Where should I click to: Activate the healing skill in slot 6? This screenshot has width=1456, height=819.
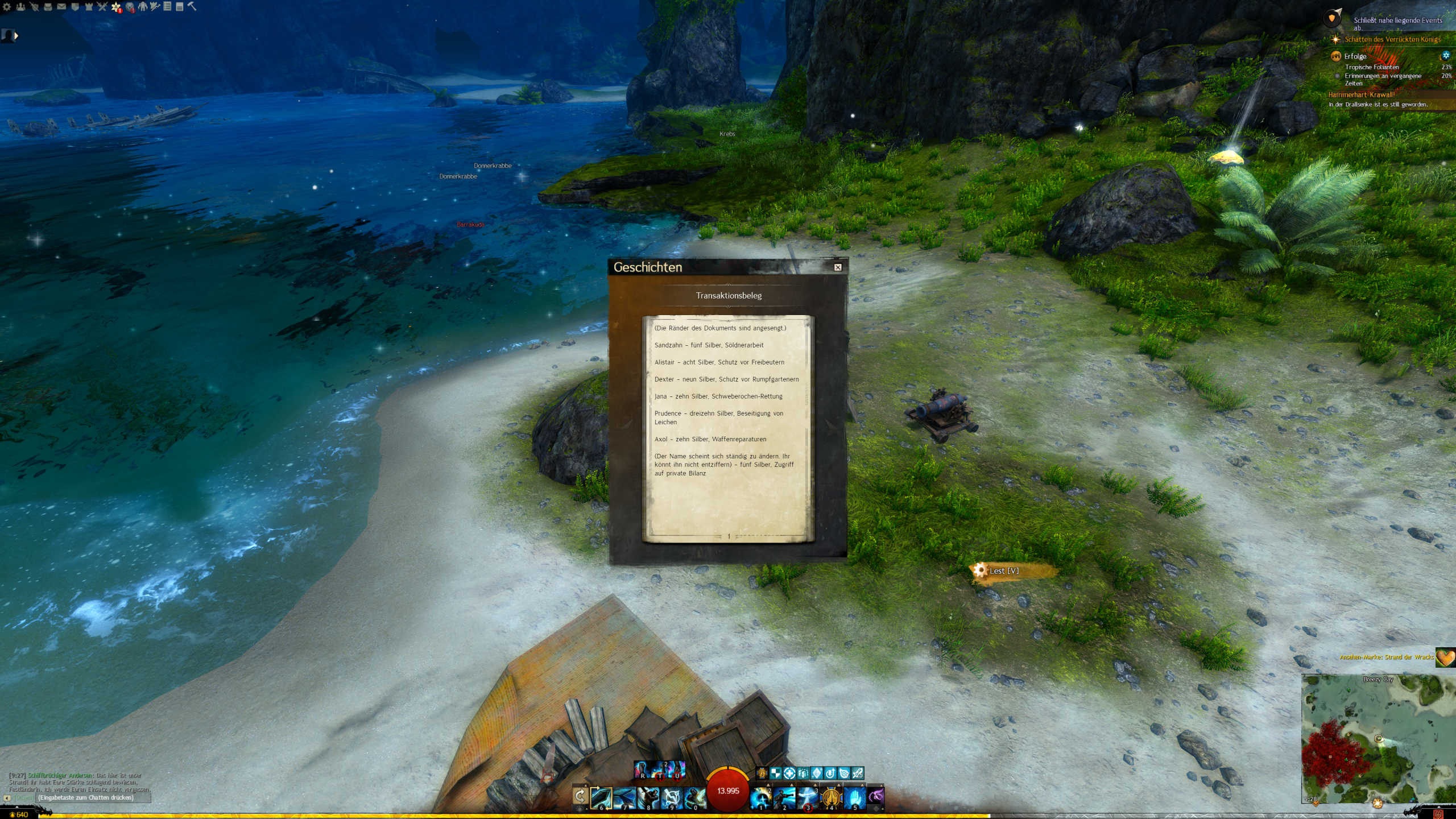pyautogui.click(x=601, y=797)
